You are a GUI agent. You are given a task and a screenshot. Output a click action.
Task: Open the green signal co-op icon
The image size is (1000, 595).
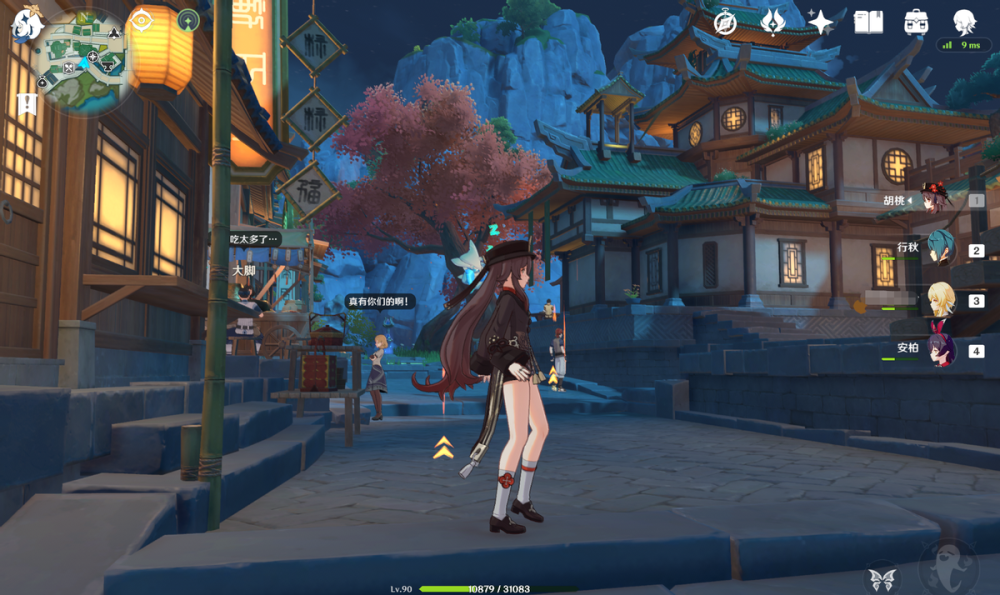click(x=188, y=20)
